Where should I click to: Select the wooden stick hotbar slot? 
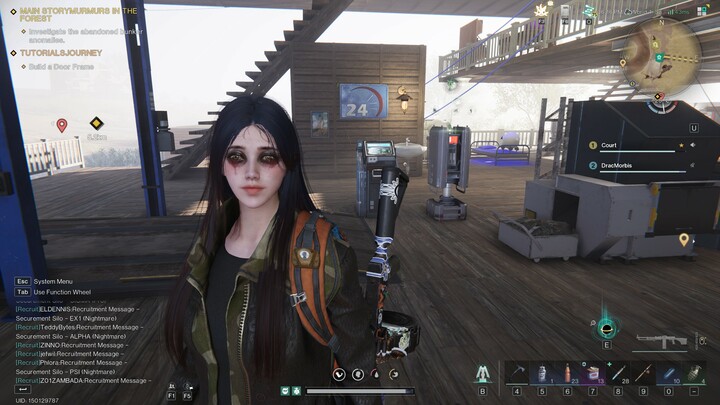point(643,373)
